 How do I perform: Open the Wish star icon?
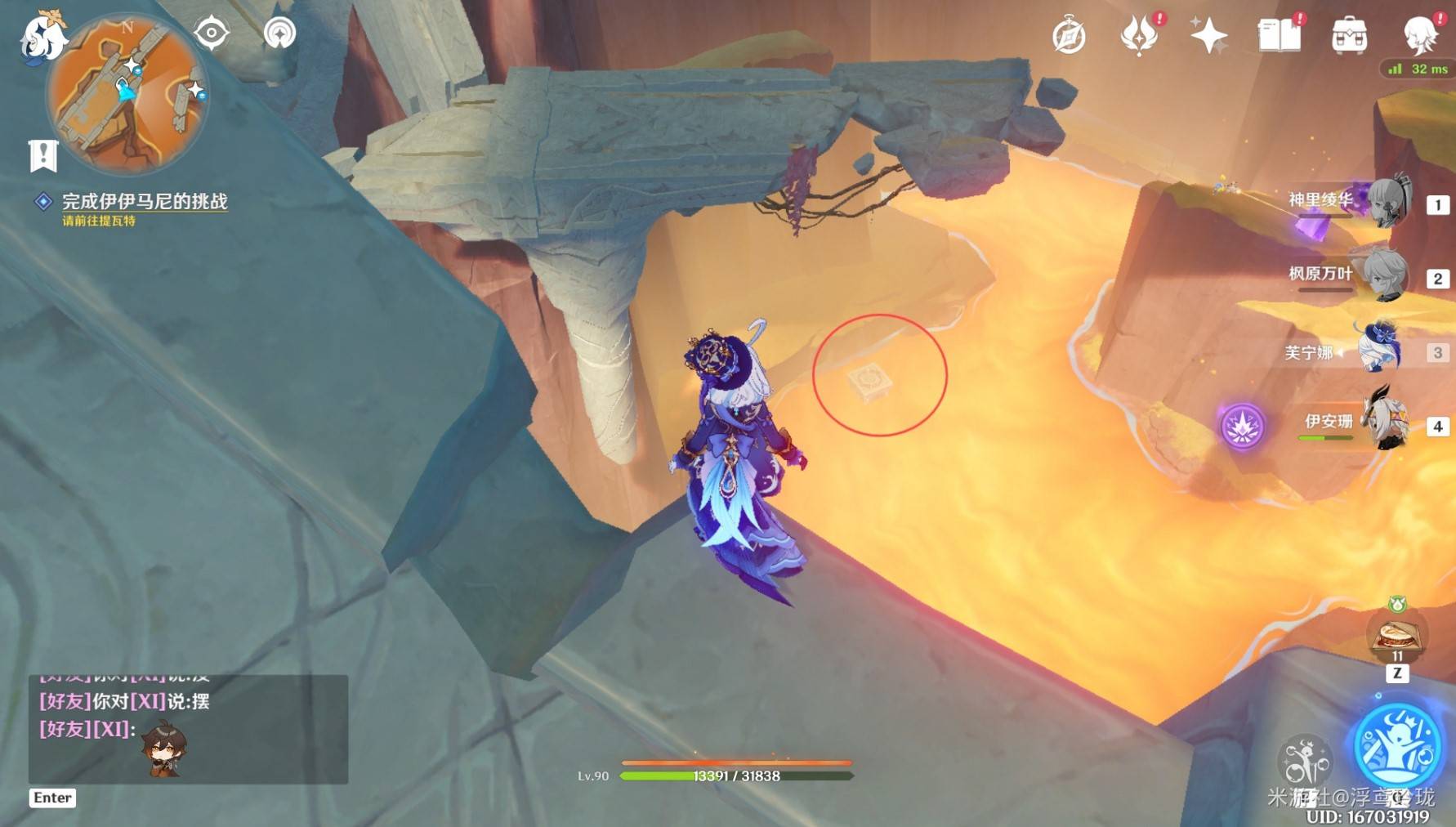point(1208,35)
